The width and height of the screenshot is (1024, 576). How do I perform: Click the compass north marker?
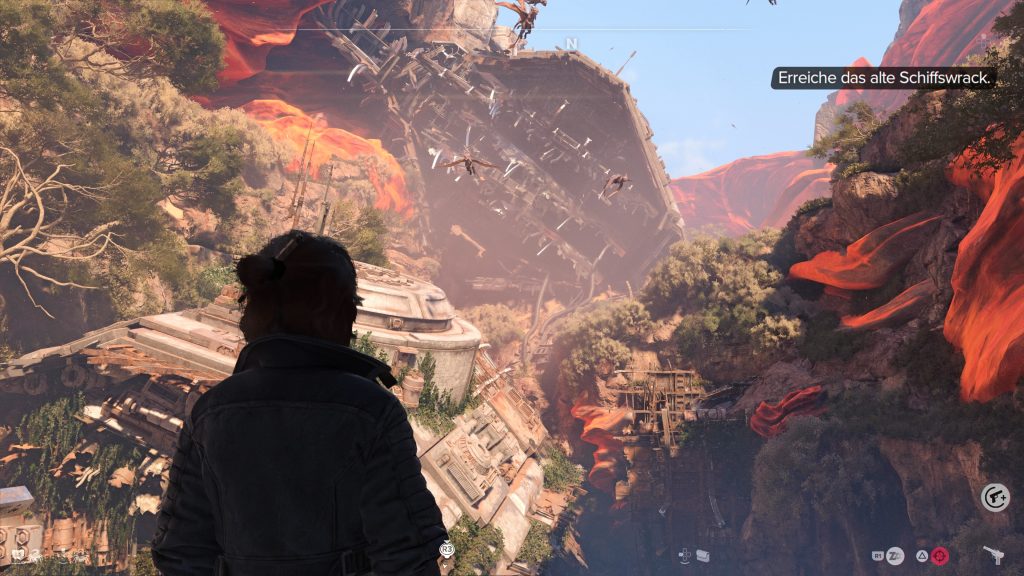click(x=571, y=43)
